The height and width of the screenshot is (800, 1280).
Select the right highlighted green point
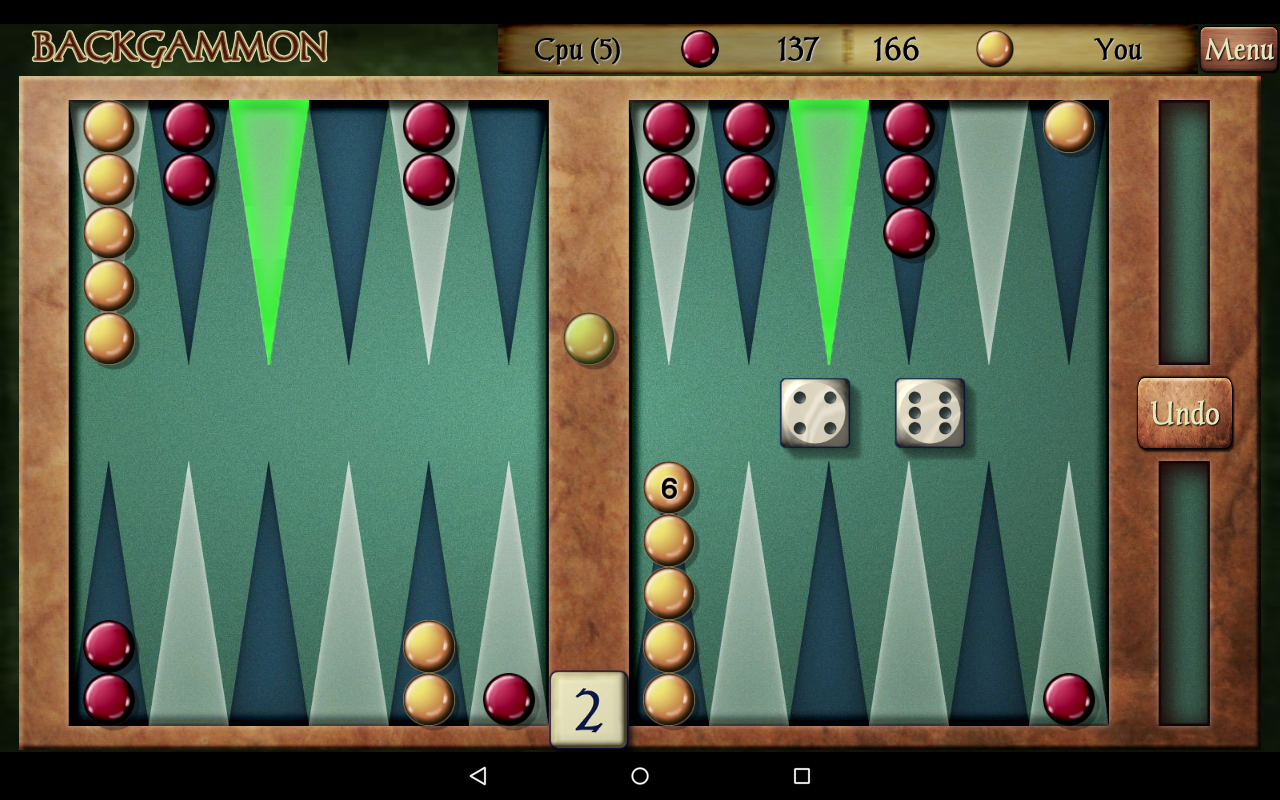tap(830, 200)
